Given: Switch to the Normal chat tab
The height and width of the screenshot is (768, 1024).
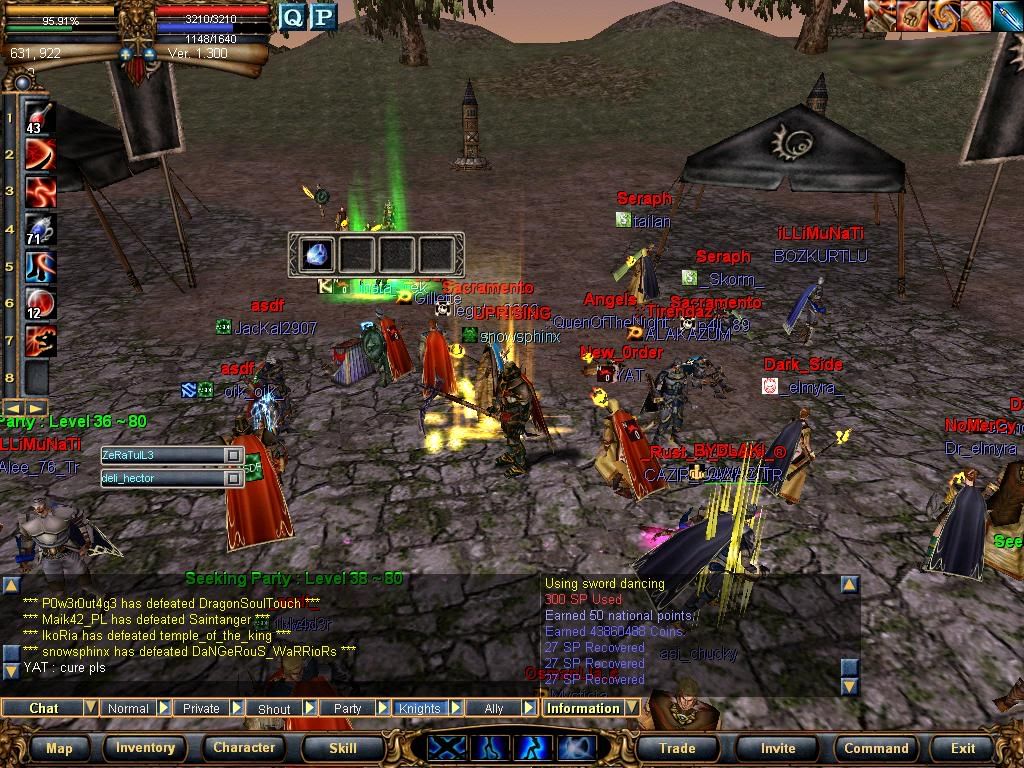Looking at the screenshot, I should 128,708.
